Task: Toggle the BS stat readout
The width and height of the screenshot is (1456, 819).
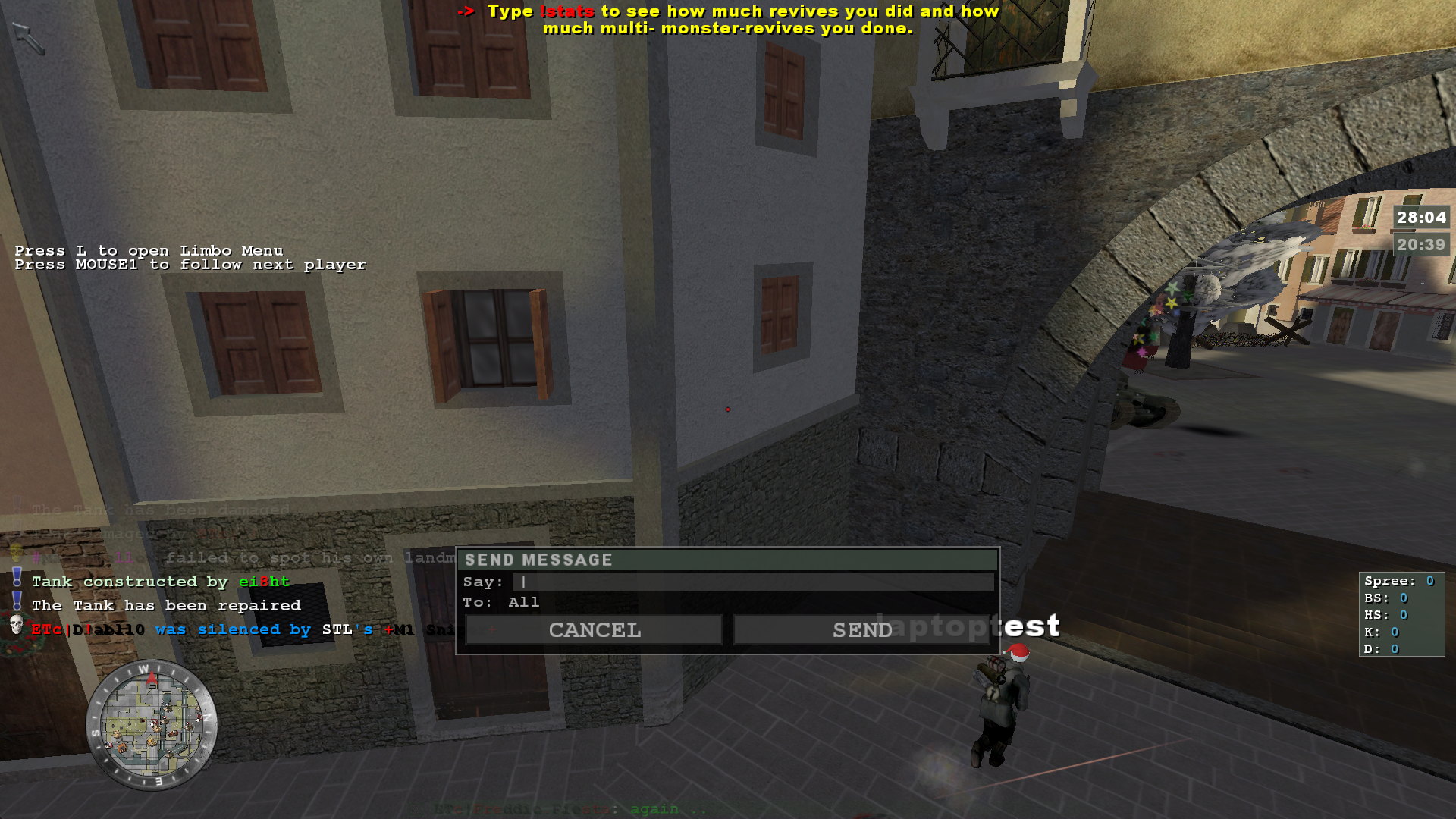Action: pyautogui.click(x=1385, y=598)
